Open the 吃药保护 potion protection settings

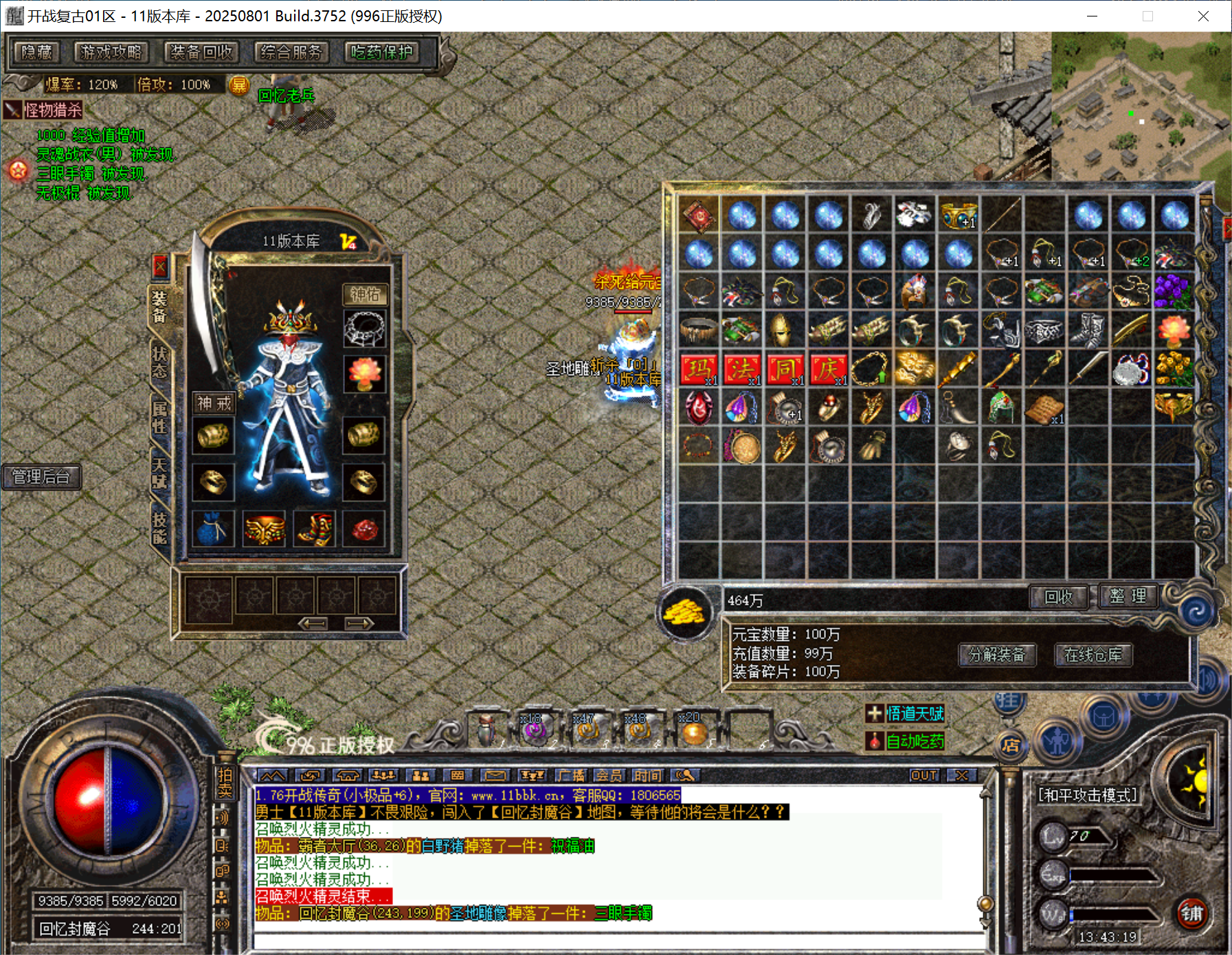tap(382, 52)
